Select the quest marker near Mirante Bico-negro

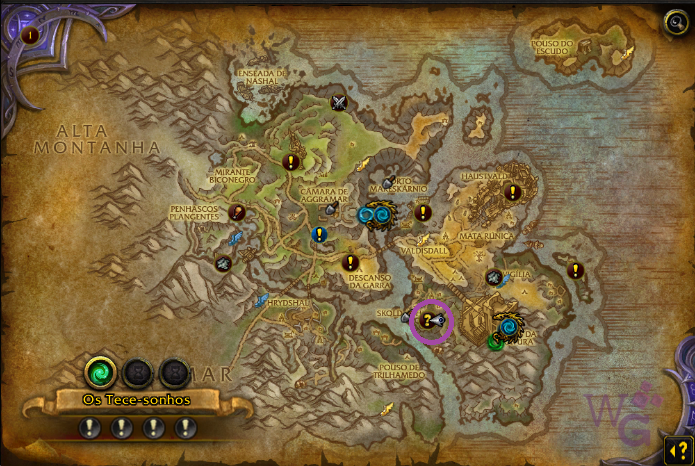[291, 160]
